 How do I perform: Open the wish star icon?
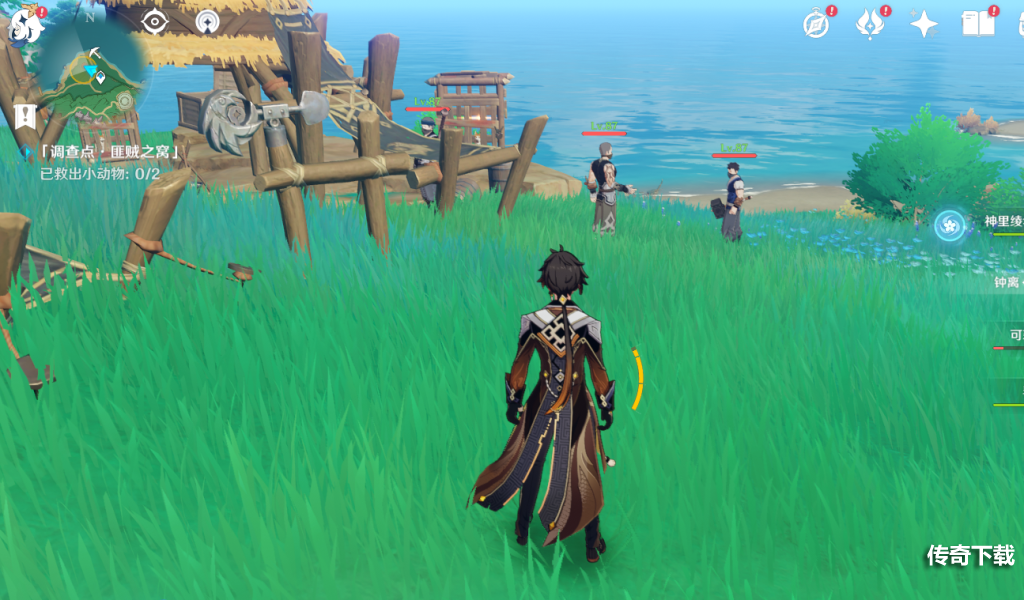(x=924, y=25)
